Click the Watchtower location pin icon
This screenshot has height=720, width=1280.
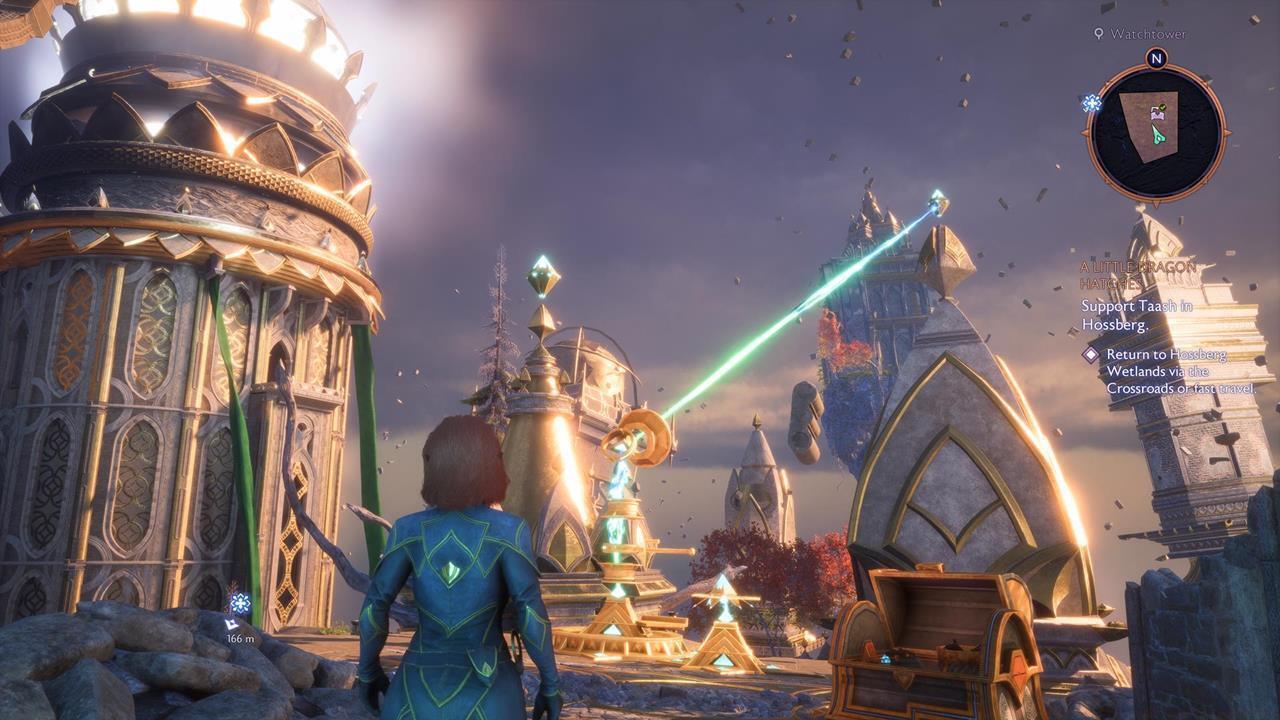tap(1099, 35)
